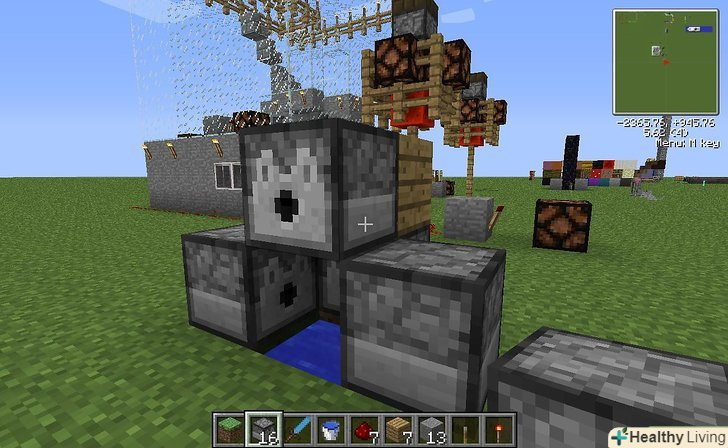Screen dimensions: 728x448
Task: Select the redstone torch slot
Action: (x=499, y=430)
